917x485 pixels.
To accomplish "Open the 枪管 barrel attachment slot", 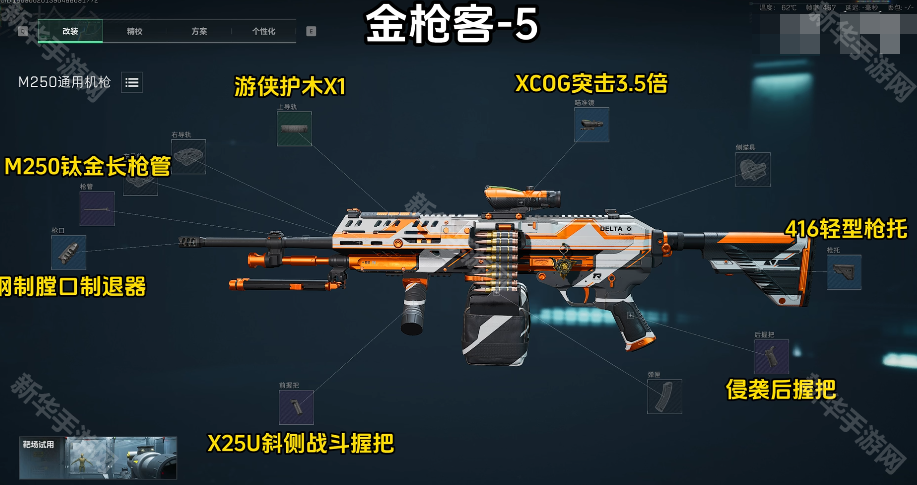I will pyautogui.click(x=97, y=208).
